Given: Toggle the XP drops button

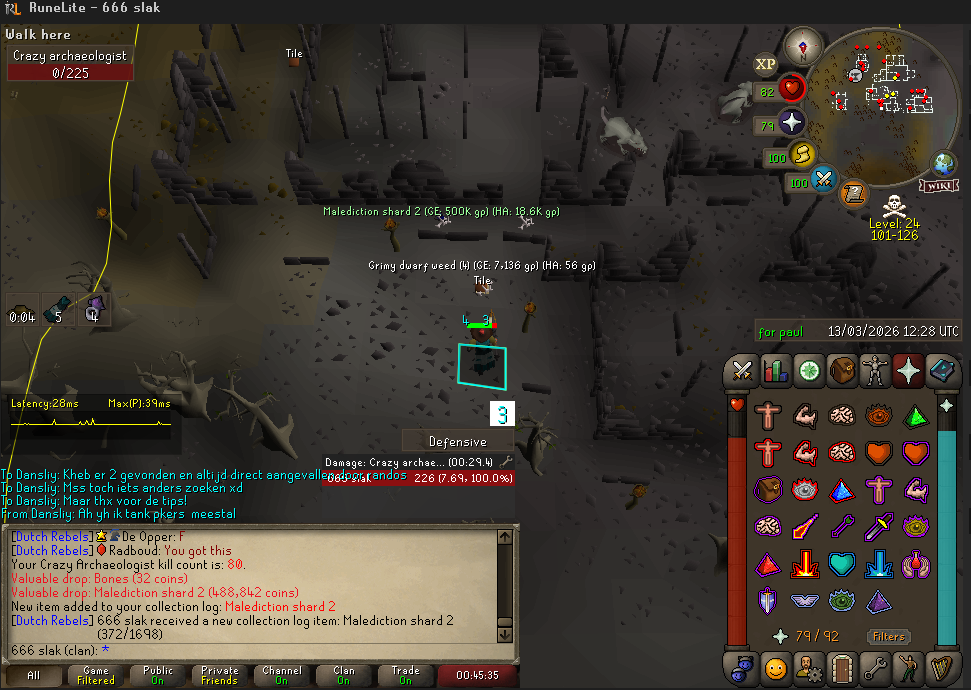Looking at the screenshot, I should point(766,65).
